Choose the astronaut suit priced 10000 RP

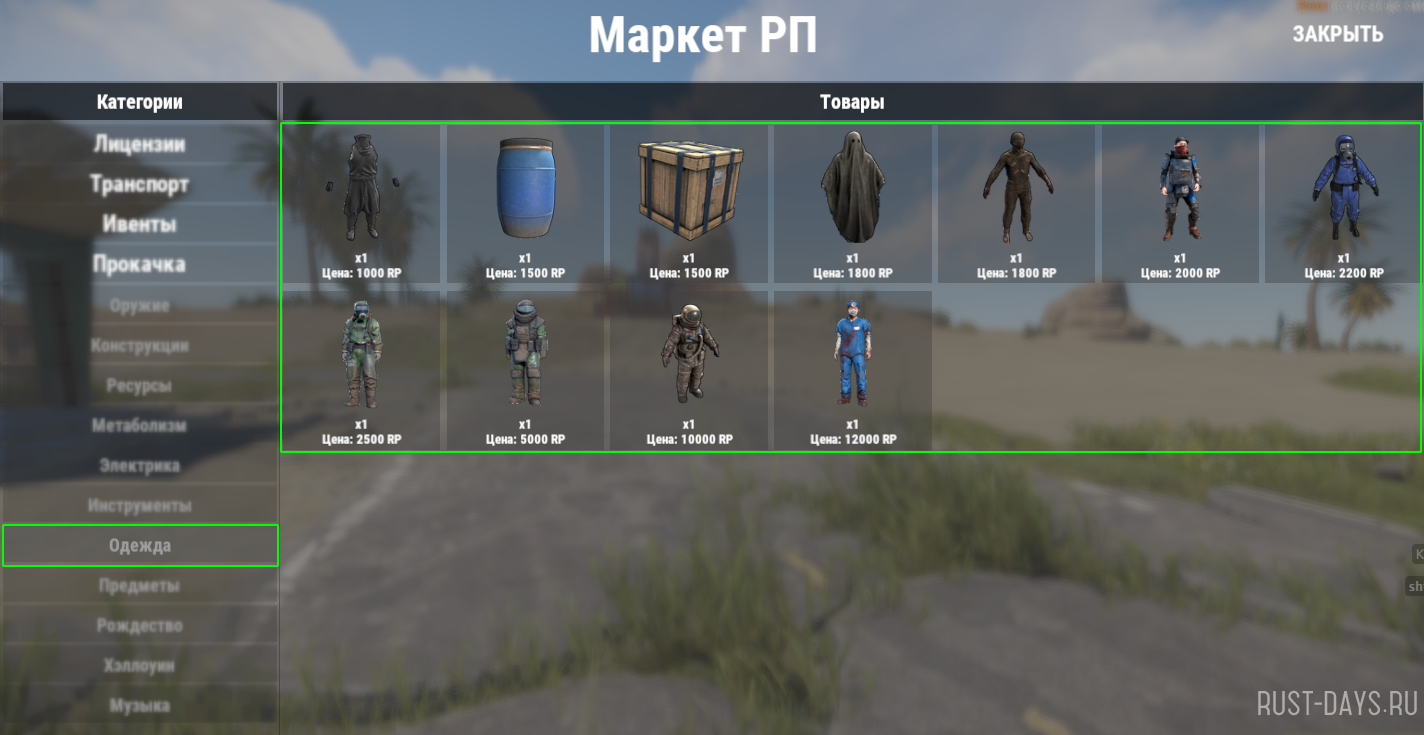pyautogui.click(x=689, y=362)
